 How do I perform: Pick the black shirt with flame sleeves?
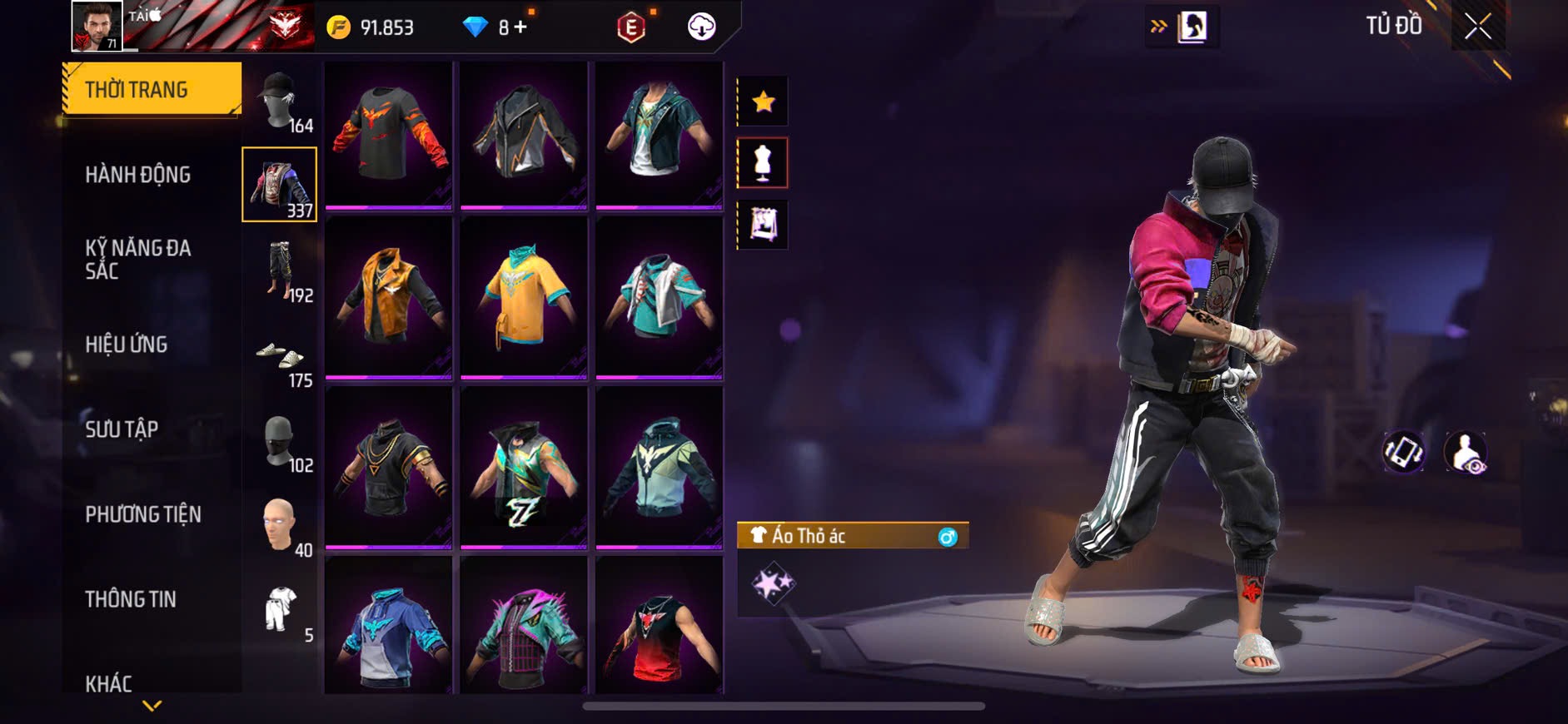388,133
